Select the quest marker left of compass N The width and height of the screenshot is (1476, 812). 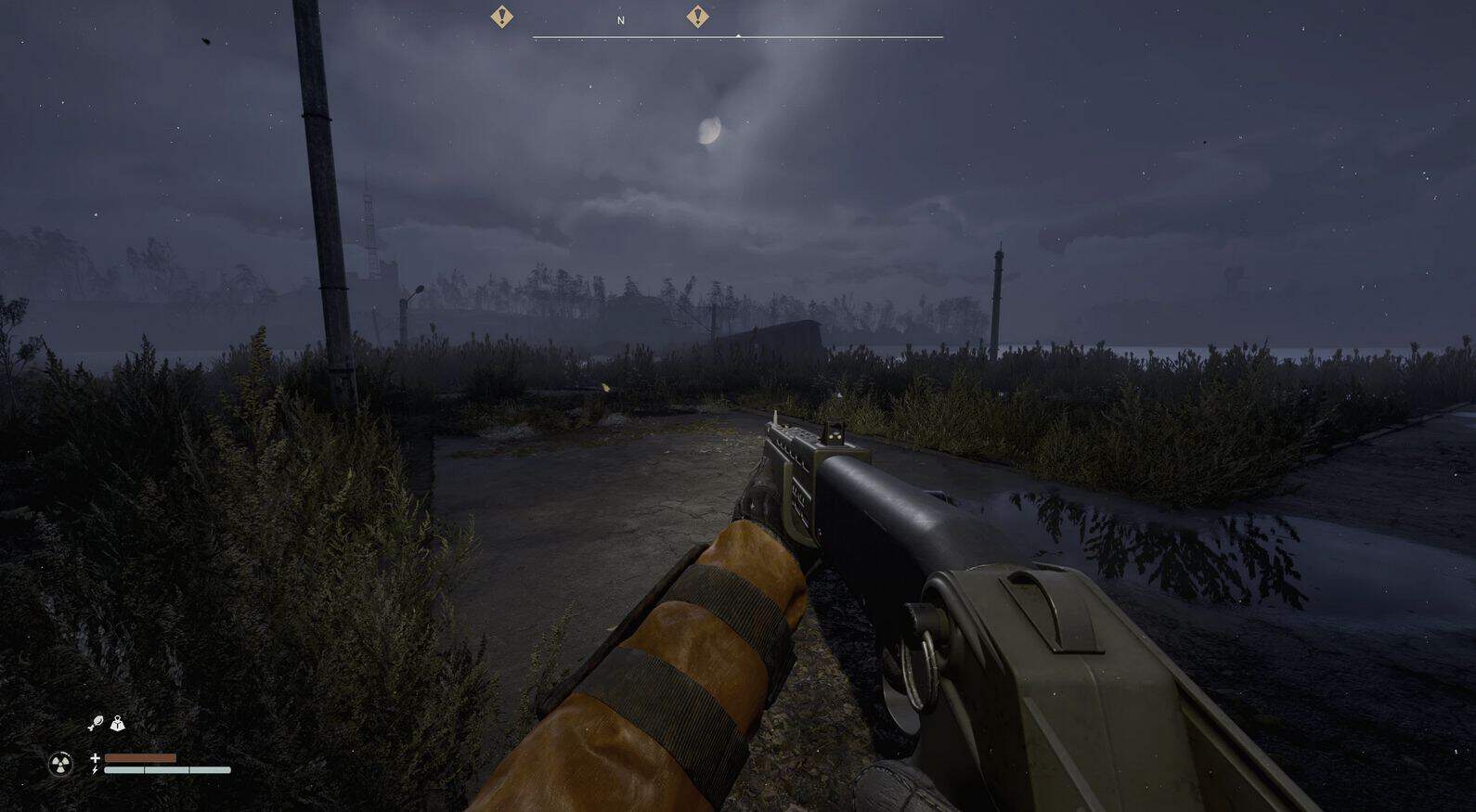[502, 16]
